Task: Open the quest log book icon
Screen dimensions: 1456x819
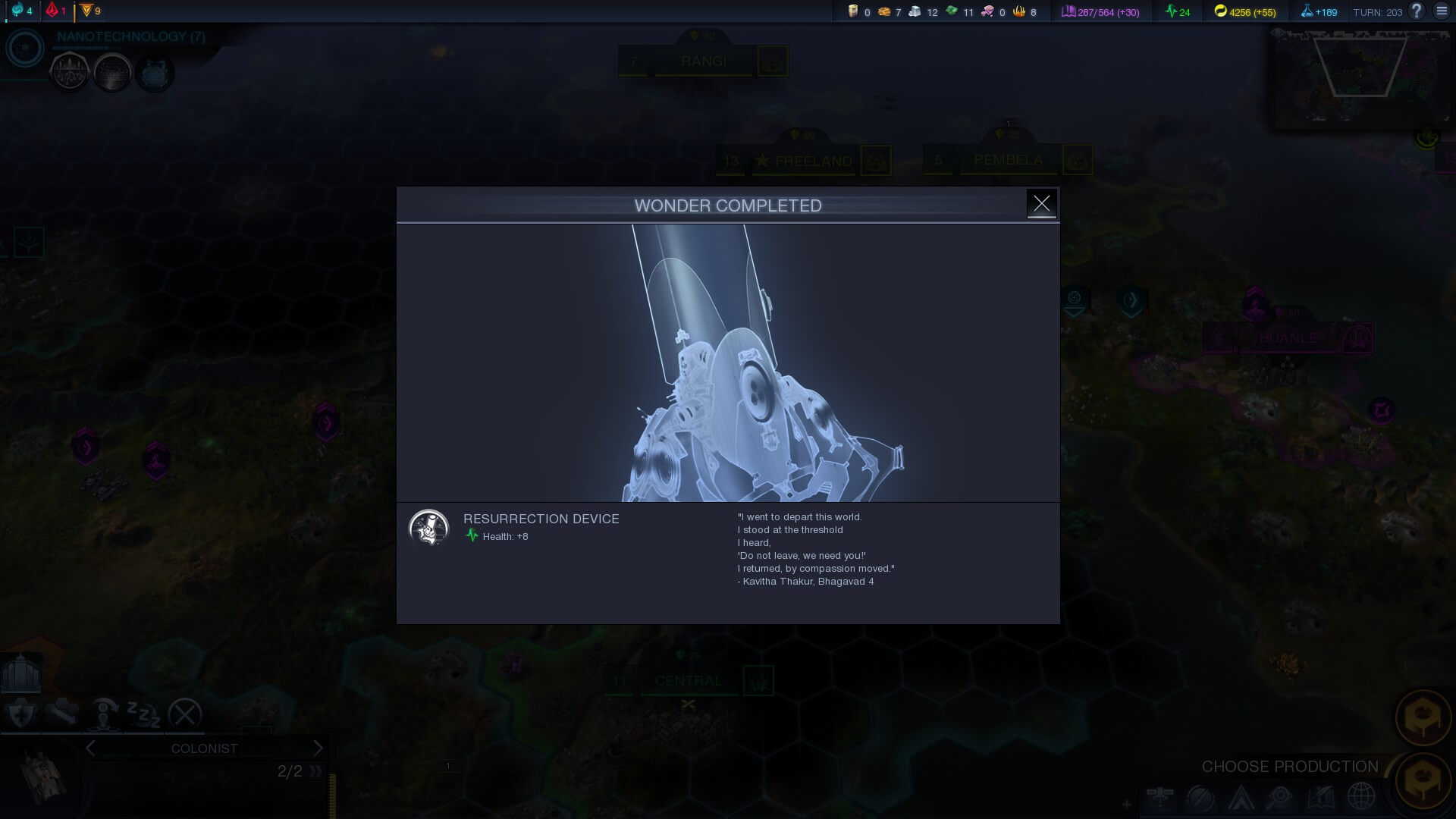Action: point(1320,797)
